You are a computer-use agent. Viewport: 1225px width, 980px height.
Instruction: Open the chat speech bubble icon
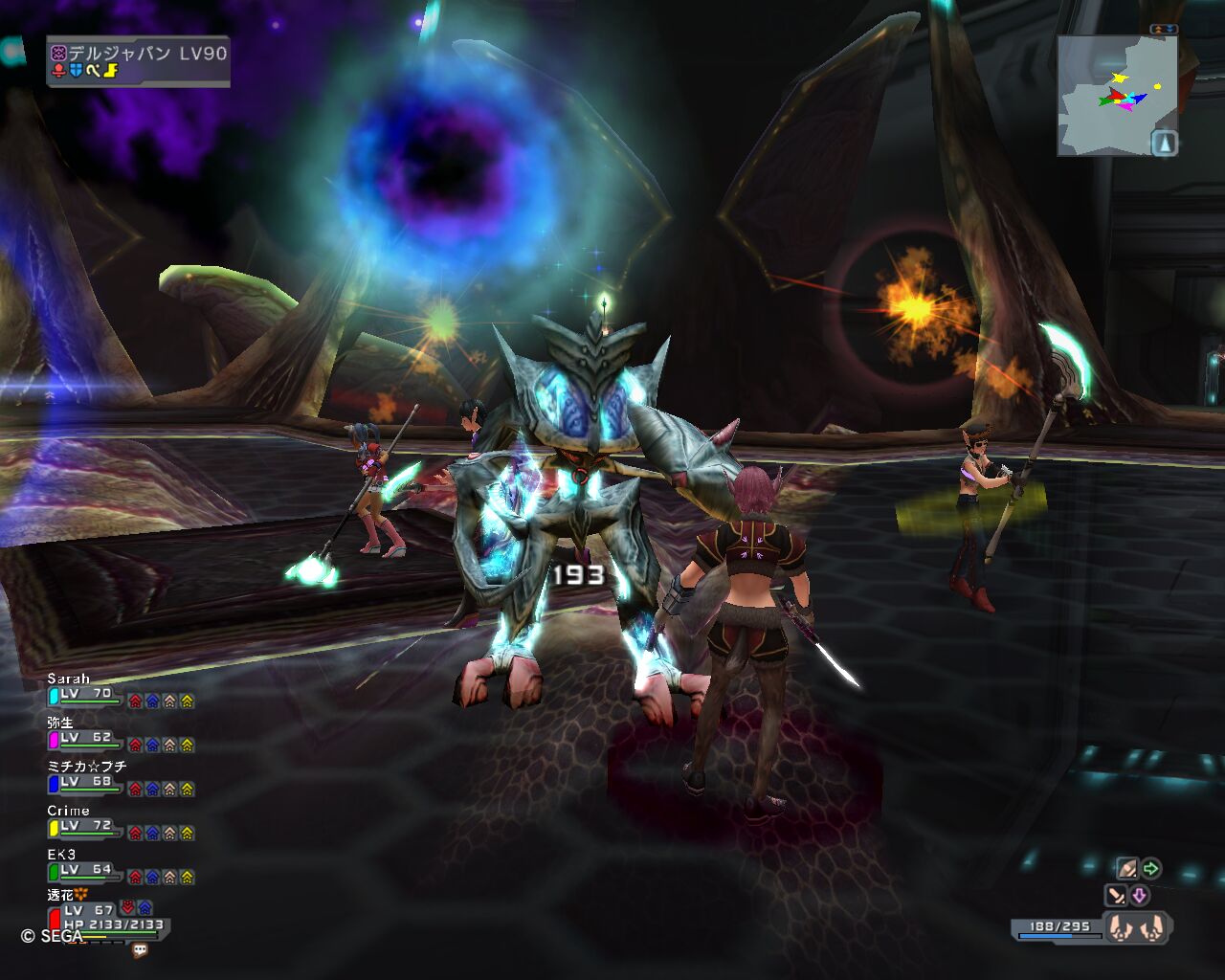click(x=140, y=950)
